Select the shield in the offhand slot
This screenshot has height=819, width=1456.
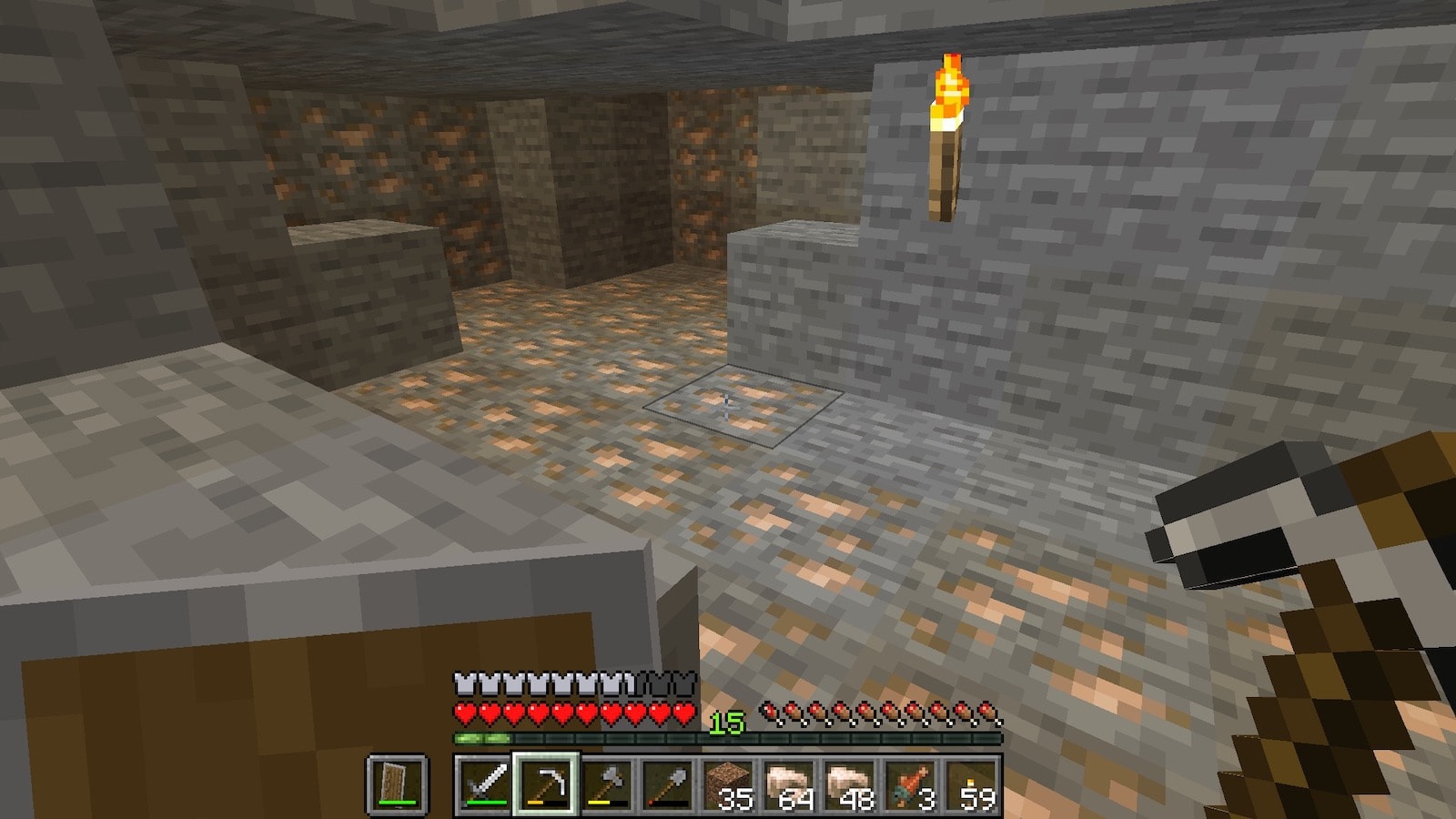pos(397,784)
